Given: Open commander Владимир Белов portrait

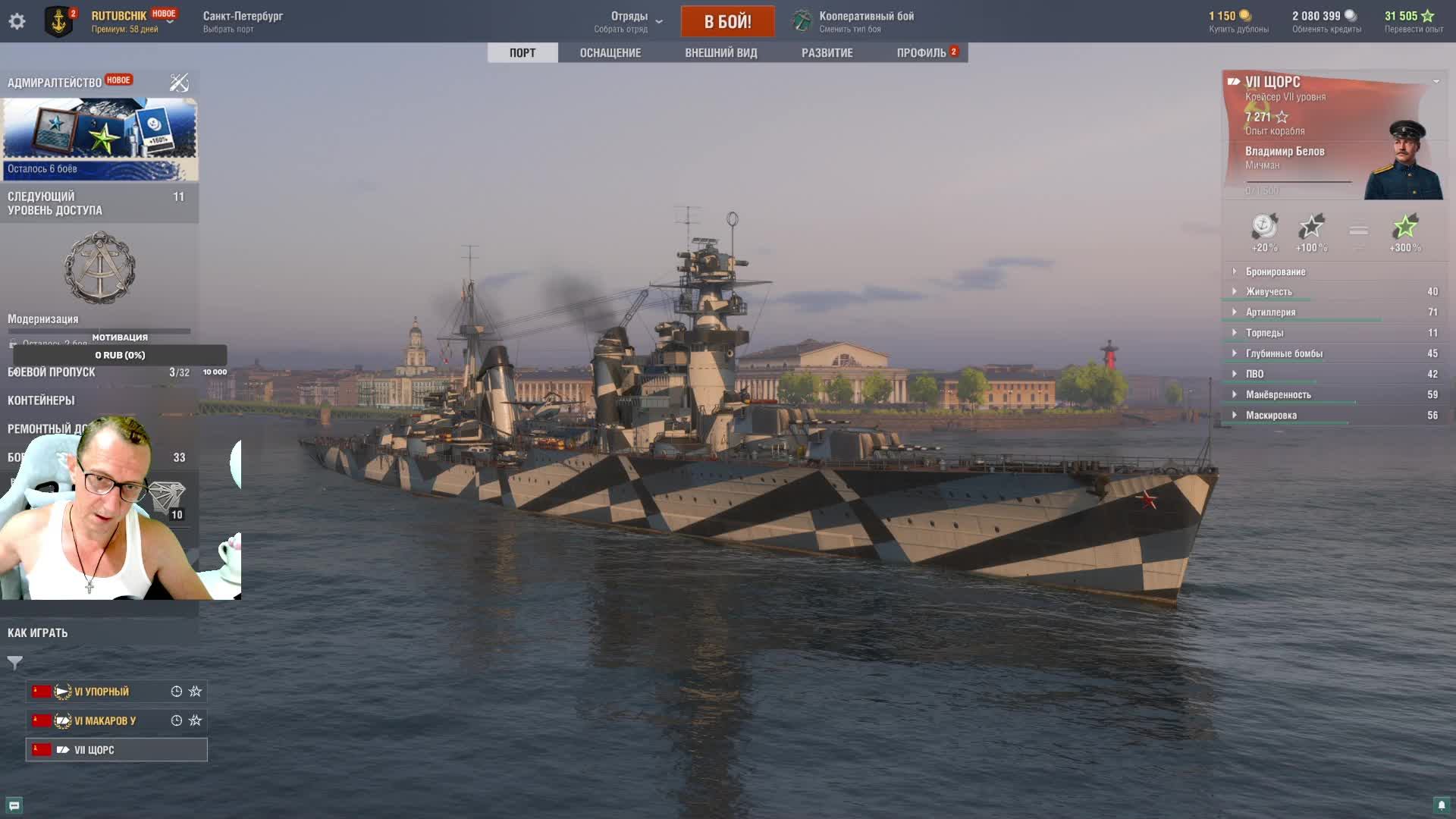Looking at the screenshot, I should point(1404,161).
